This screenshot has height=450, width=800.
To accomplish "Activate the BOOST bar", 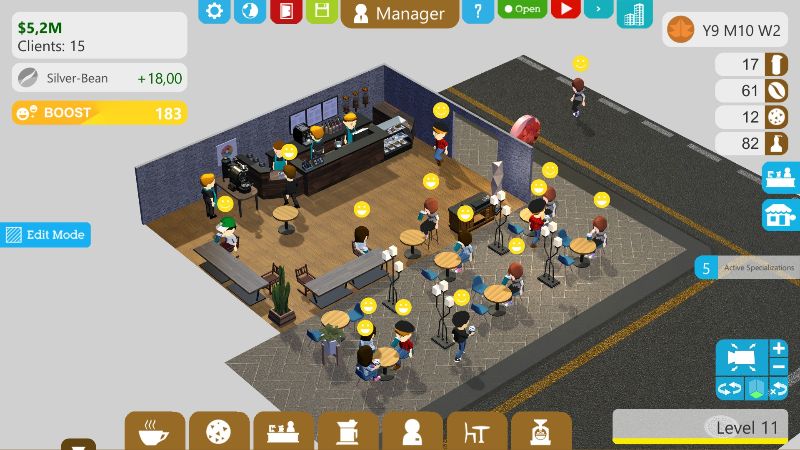I will (99, 113).
